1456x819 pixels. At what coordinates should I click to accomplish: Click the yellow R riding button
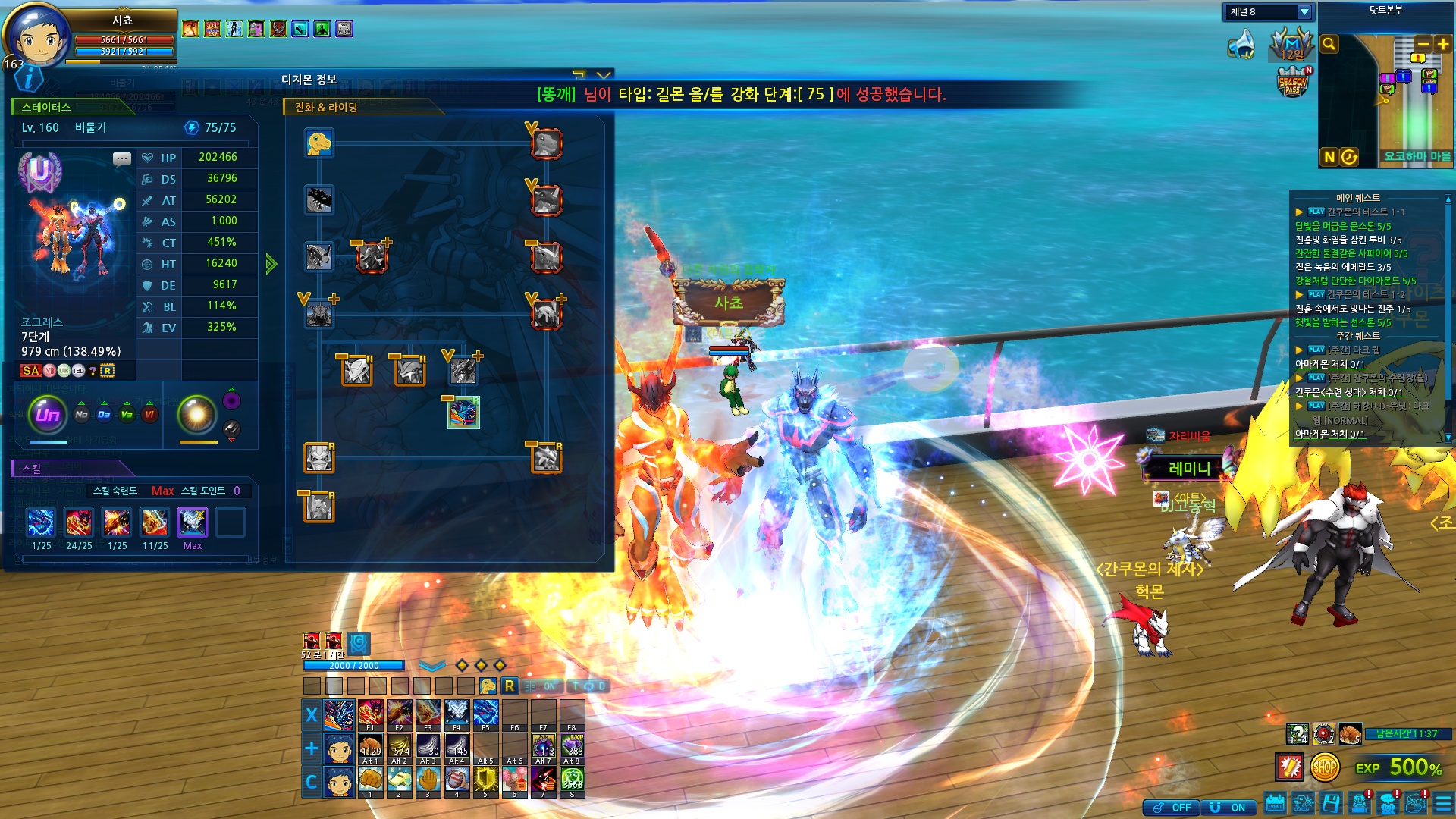[x=510, y=686]
